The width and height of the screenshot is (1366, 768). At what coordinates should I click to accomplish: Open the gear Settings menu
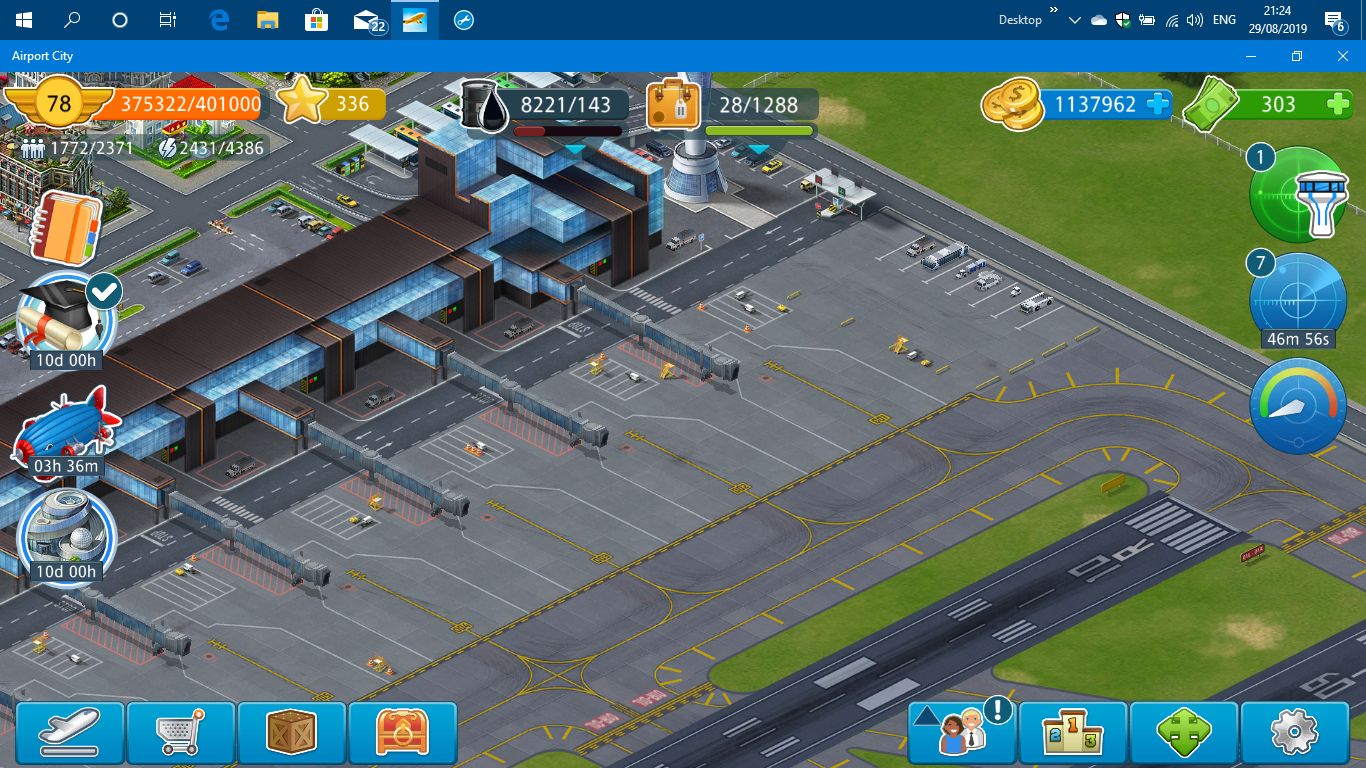click(1294, 733)
